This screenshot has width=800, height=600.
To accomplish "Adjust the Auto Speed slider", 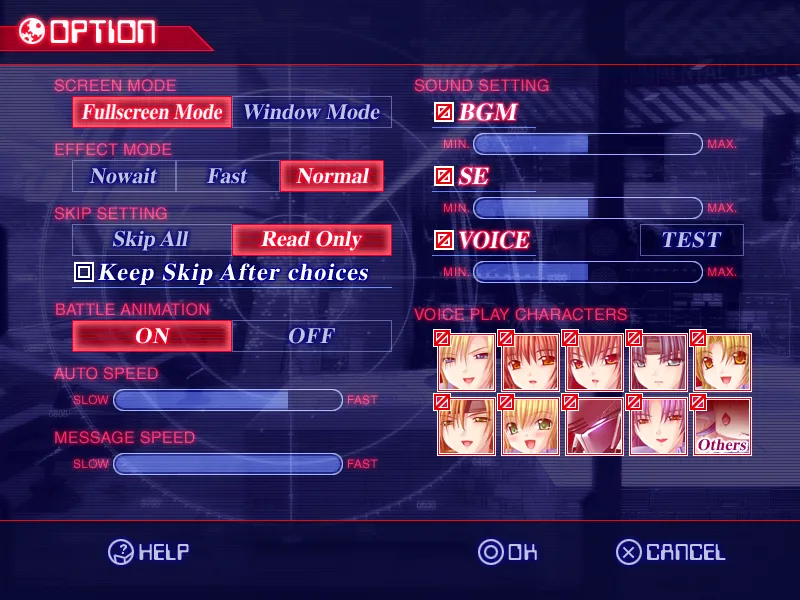I will click(x=228, y=400).
